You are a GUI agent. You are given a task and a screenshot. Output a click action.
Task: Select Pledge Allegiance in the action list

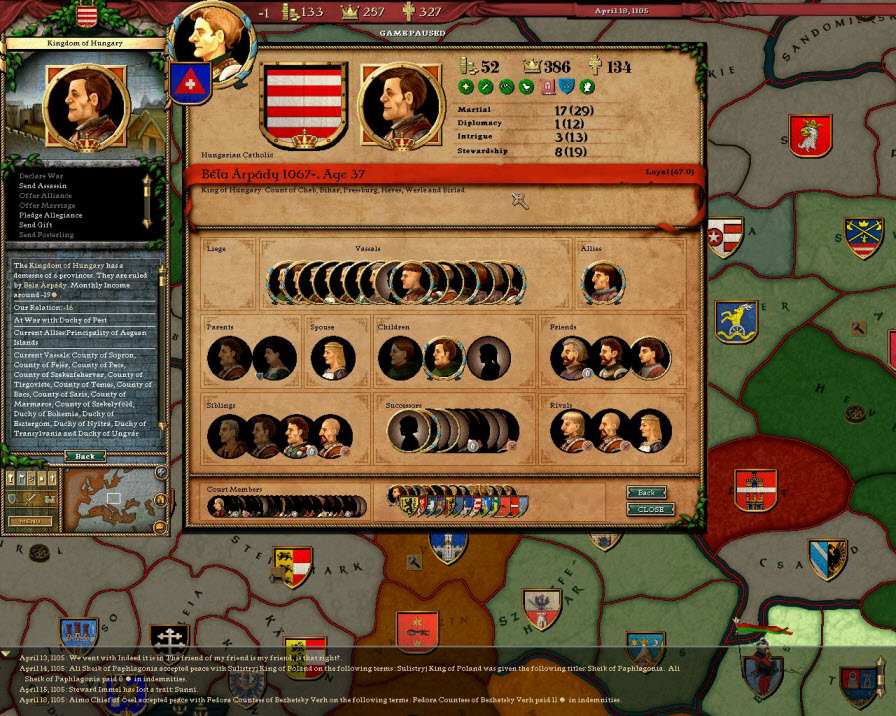coord(50,215)
